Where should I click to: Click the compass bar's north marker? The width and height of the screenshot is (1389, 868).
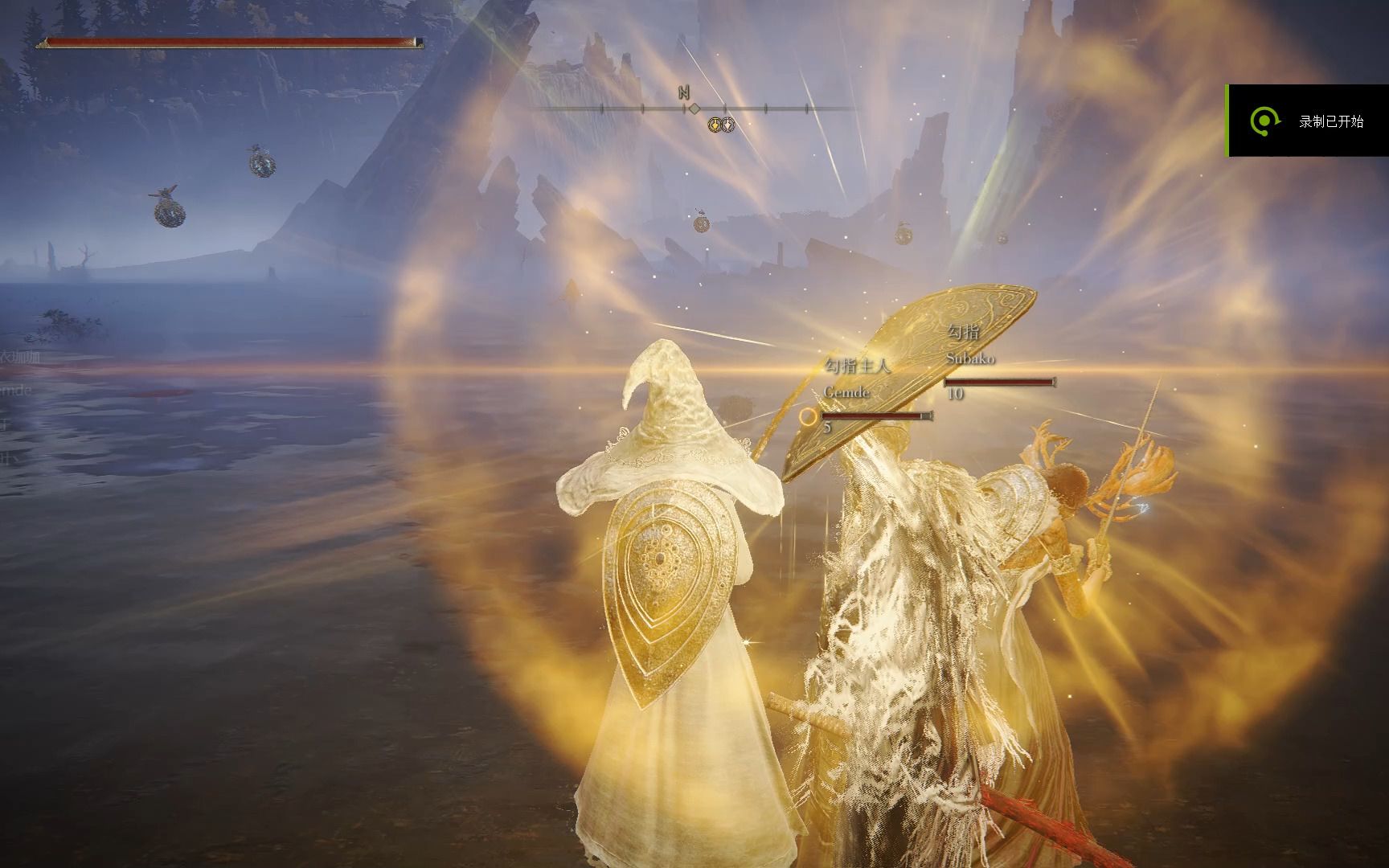coord(684,93)
